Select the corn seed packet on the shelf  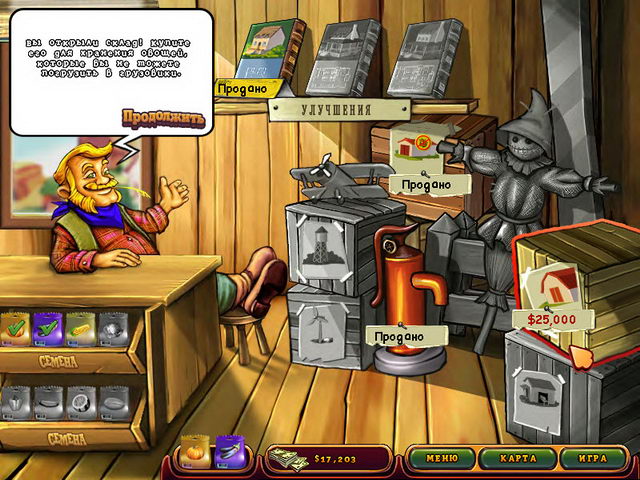(x=79, y=328)
